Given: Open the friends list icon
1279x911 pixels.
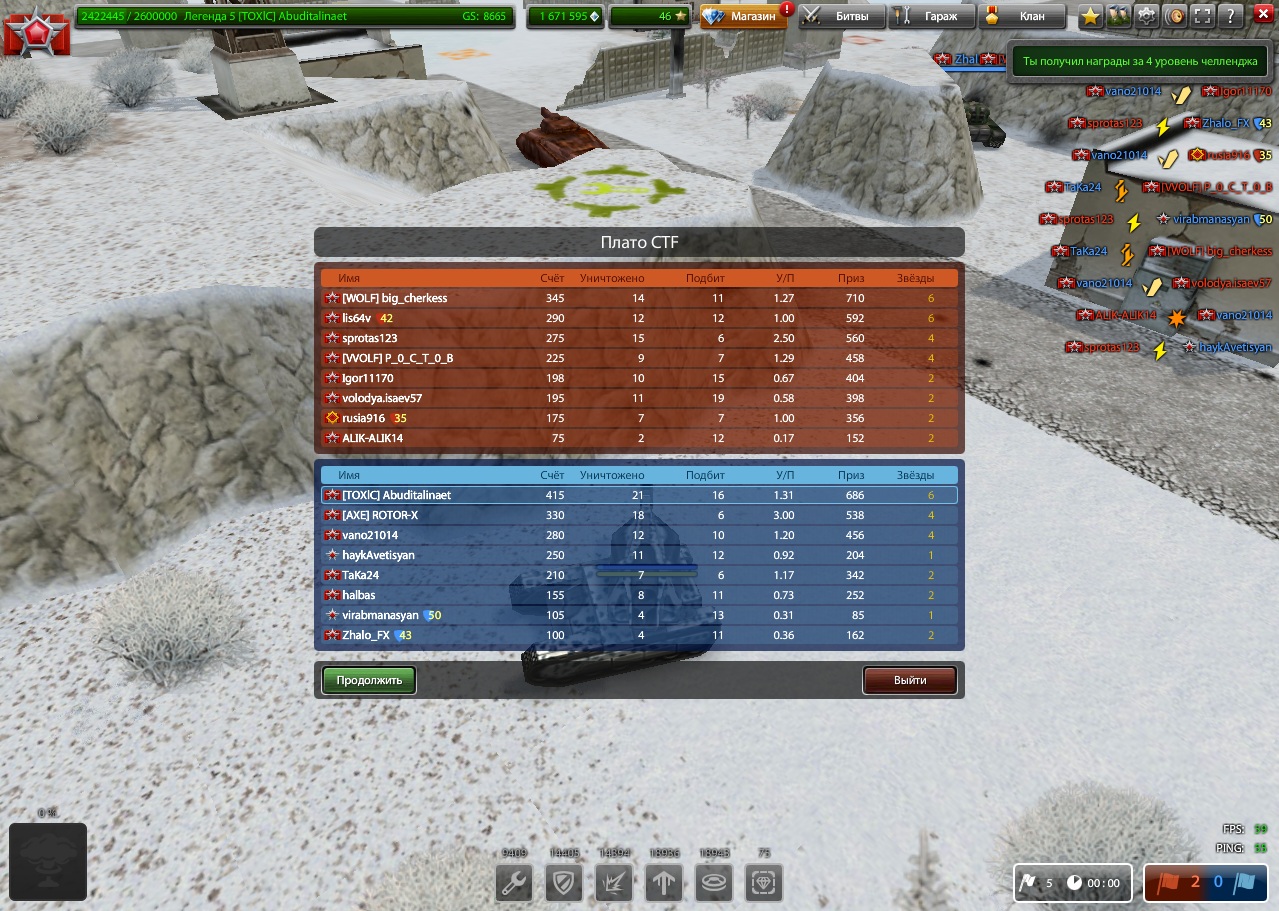Looking at the screenshot, I should coord(1119,16).
